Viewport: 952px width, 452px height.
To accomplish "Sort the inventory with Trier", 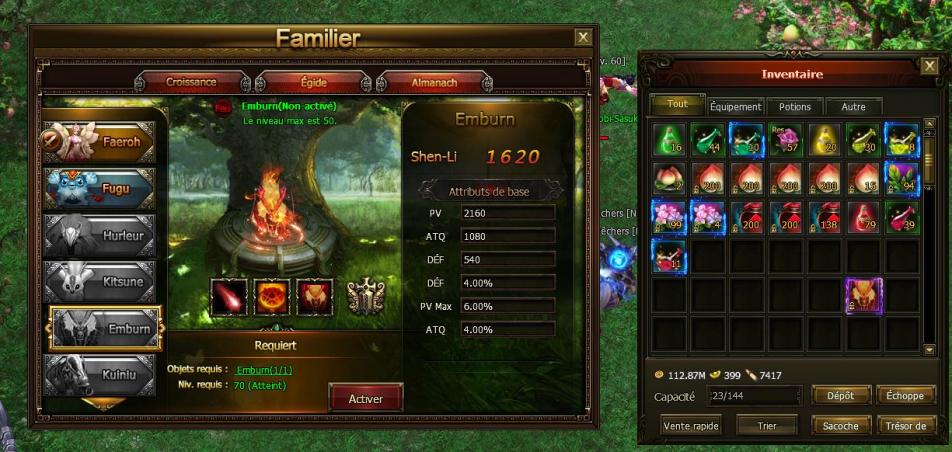I will coord(767,425).
